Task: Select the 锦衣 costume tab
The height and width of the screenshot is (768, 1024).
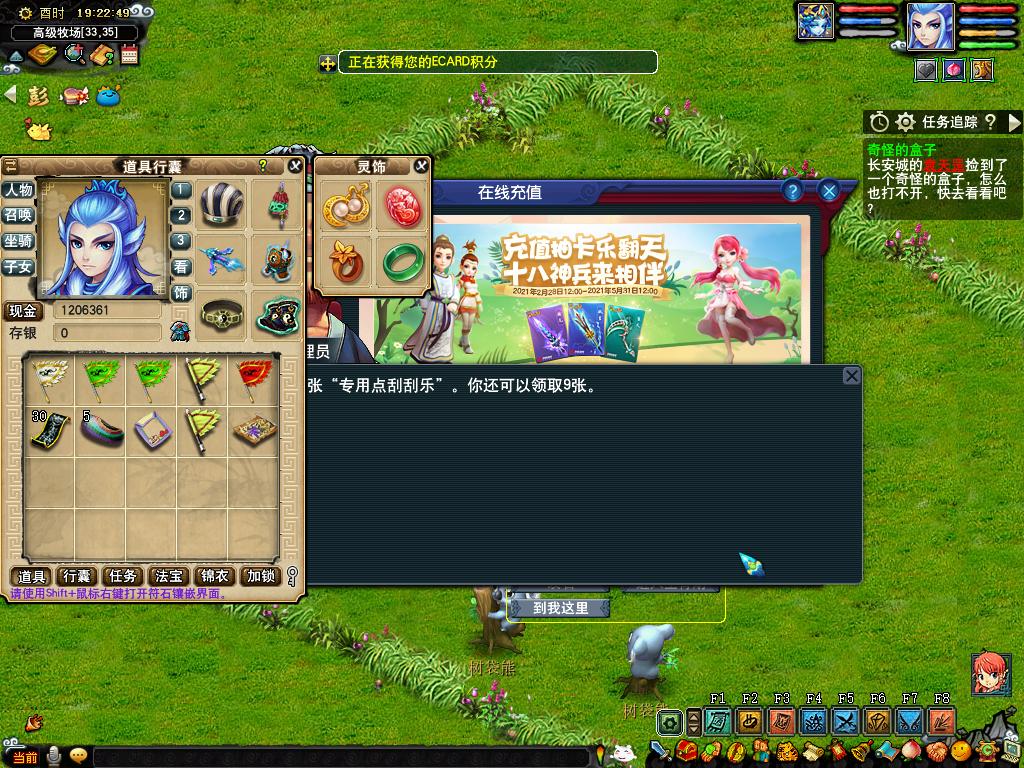Action: click(x=215, y=576)
